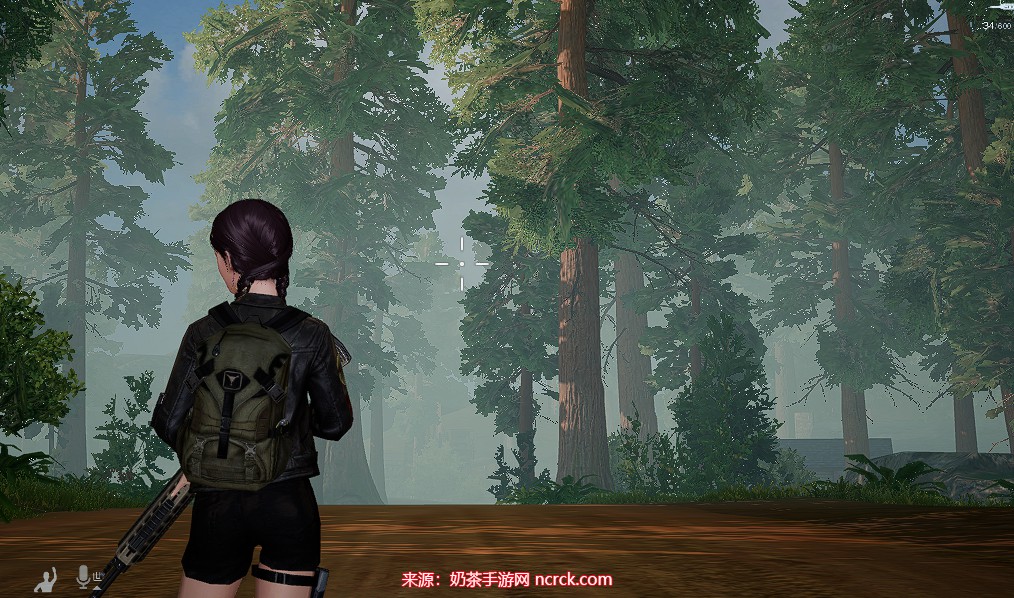Toggle the microphone voice chat icon

[84, 578]
